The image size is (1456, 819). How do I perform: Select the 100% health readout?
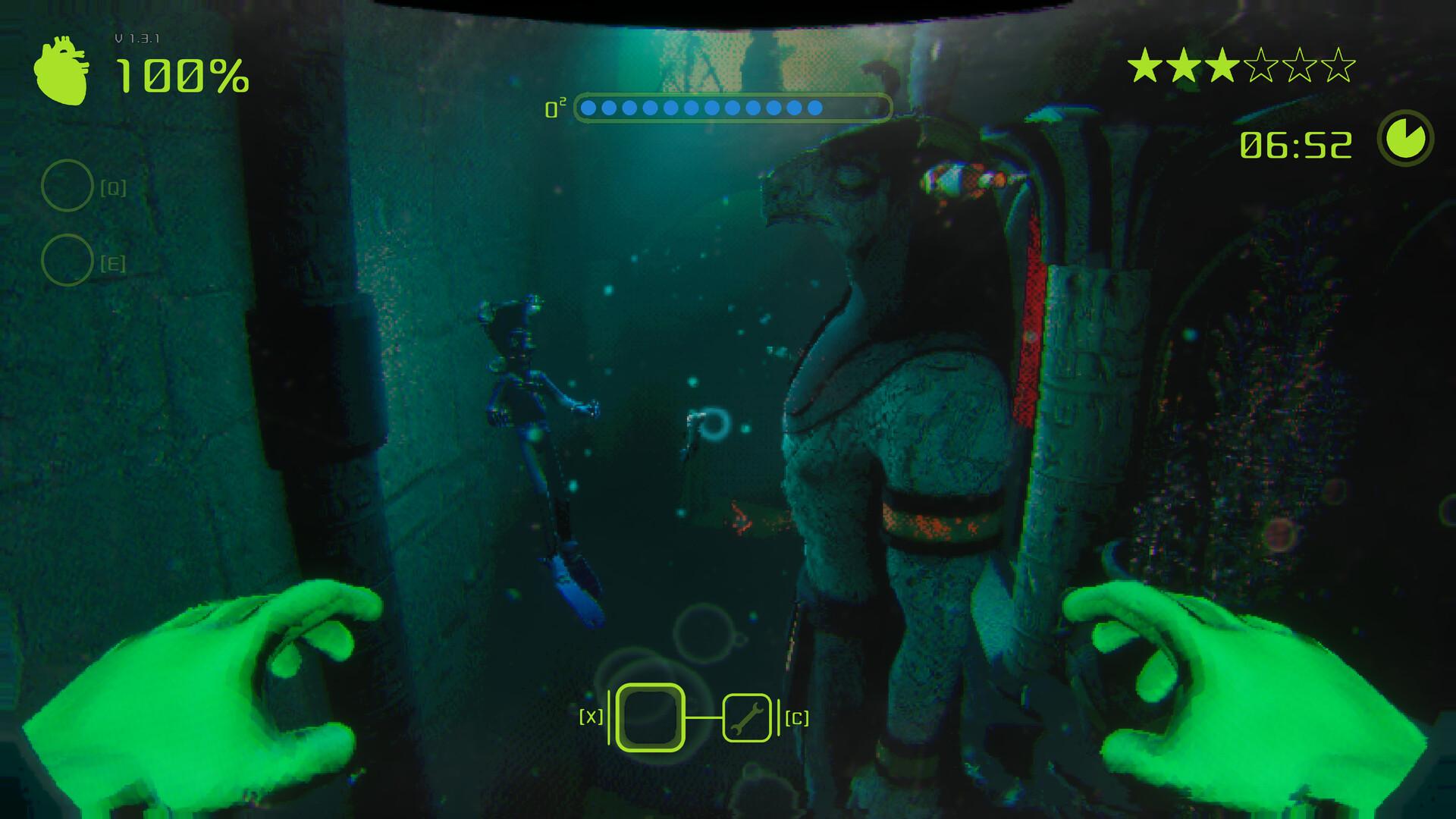pyautogui.click(x=182, y=76)
